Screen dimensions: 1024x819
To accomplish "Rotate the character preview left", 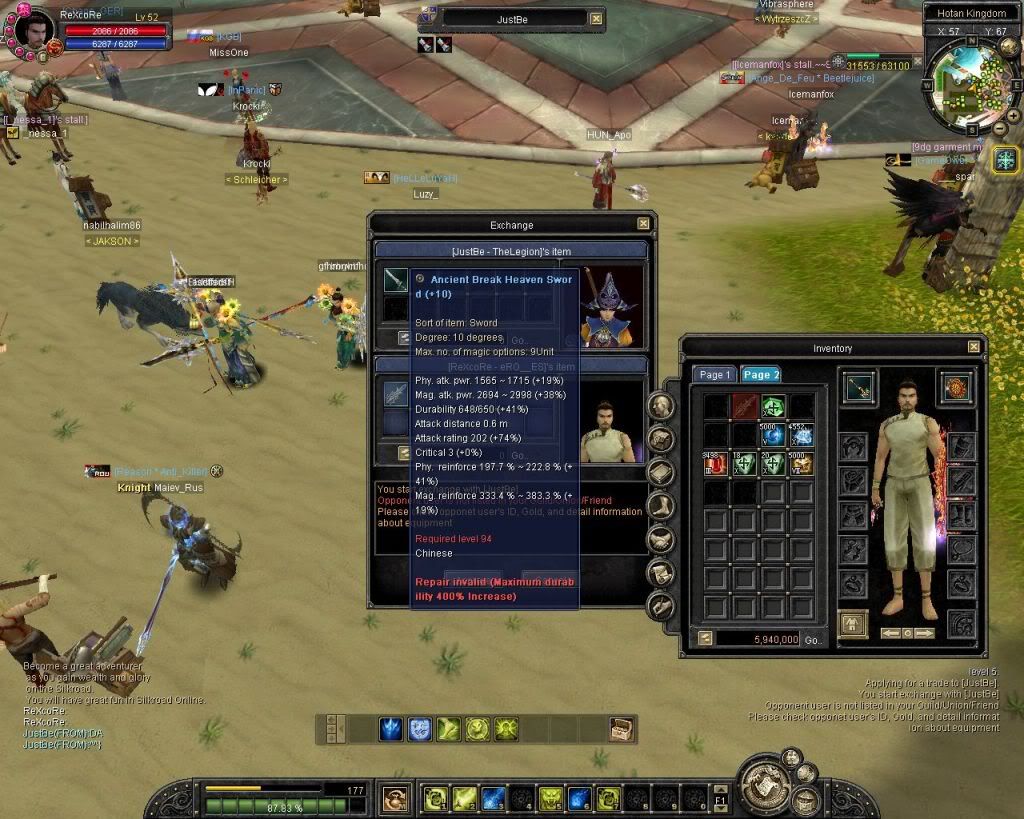I will coord(891,633).
